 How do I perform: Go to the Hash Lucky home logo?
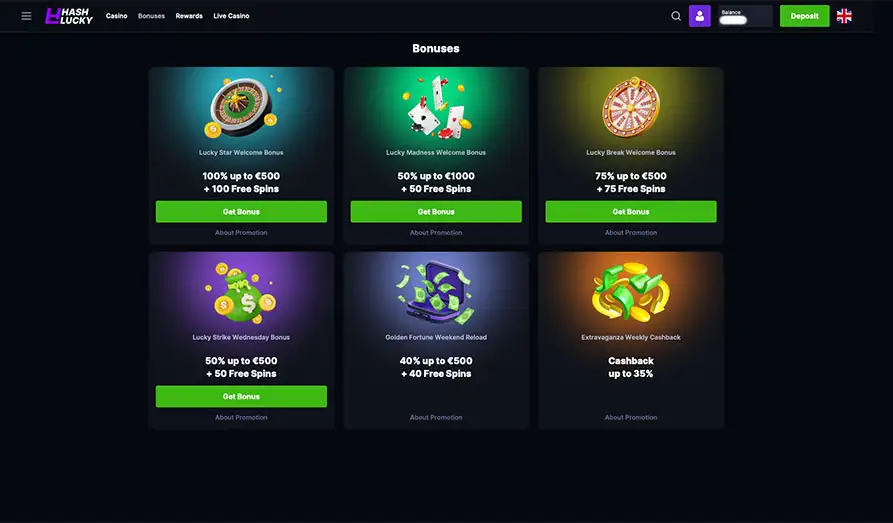coord(69,16)
